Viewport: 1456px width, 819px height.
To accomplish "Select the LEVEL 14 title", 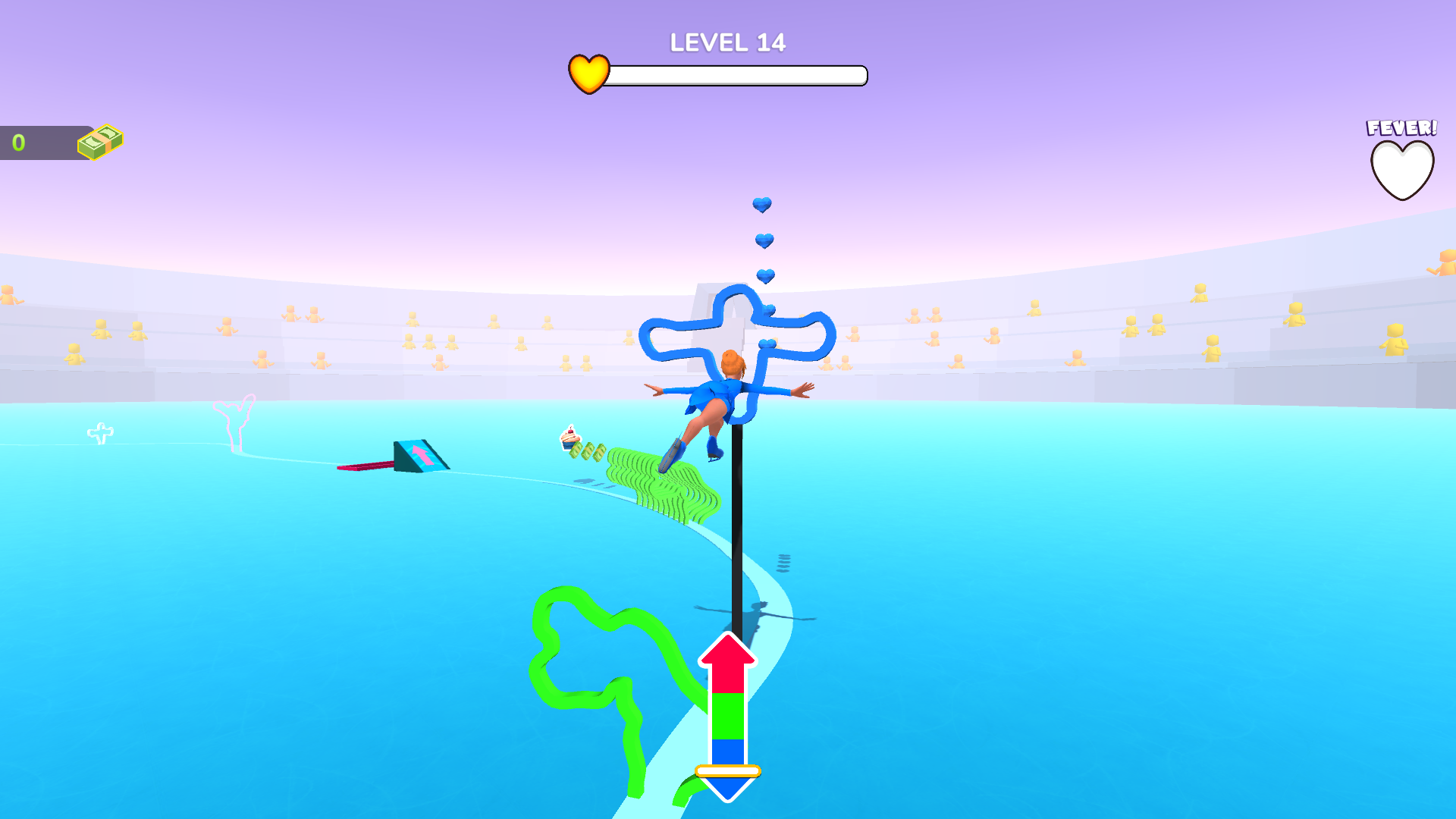I will pyautogui.click(x=726, y=42).
